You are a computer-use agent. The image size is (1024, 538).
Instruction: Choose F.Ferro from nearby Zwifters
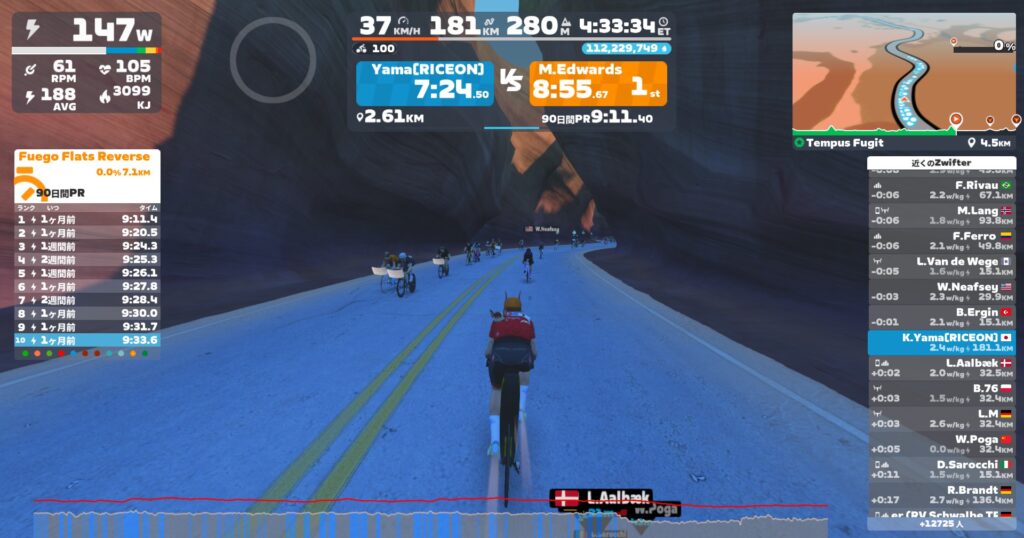(x=941, y=241)
